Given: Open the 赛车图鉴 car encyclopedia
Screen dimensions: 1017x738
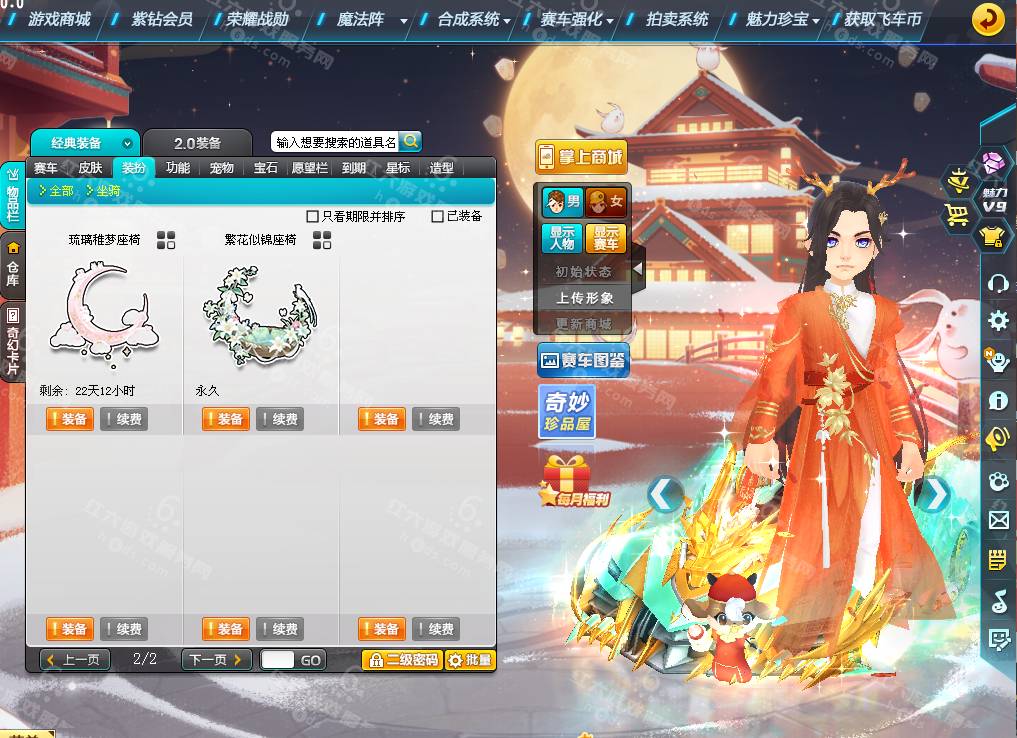Looking at the screenshot, I should (x=583, y=360).
